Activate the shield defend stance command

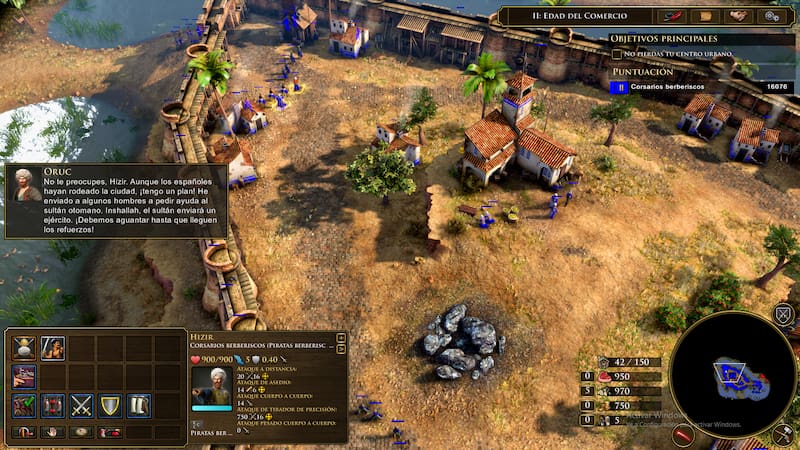click(110, 405)
